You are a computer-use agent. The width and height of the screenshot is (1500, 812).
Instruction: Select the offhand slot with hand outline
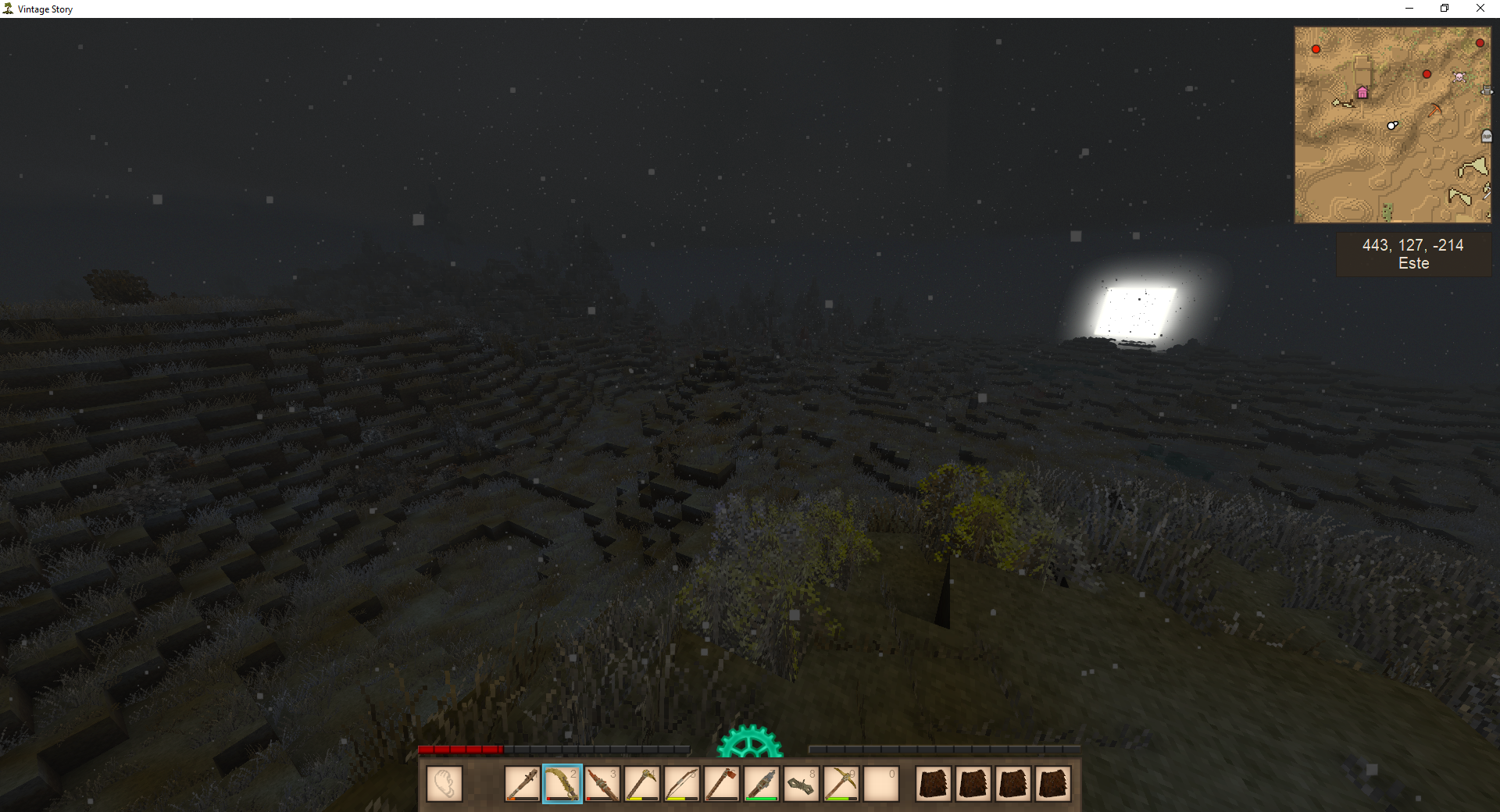[445, 784]
